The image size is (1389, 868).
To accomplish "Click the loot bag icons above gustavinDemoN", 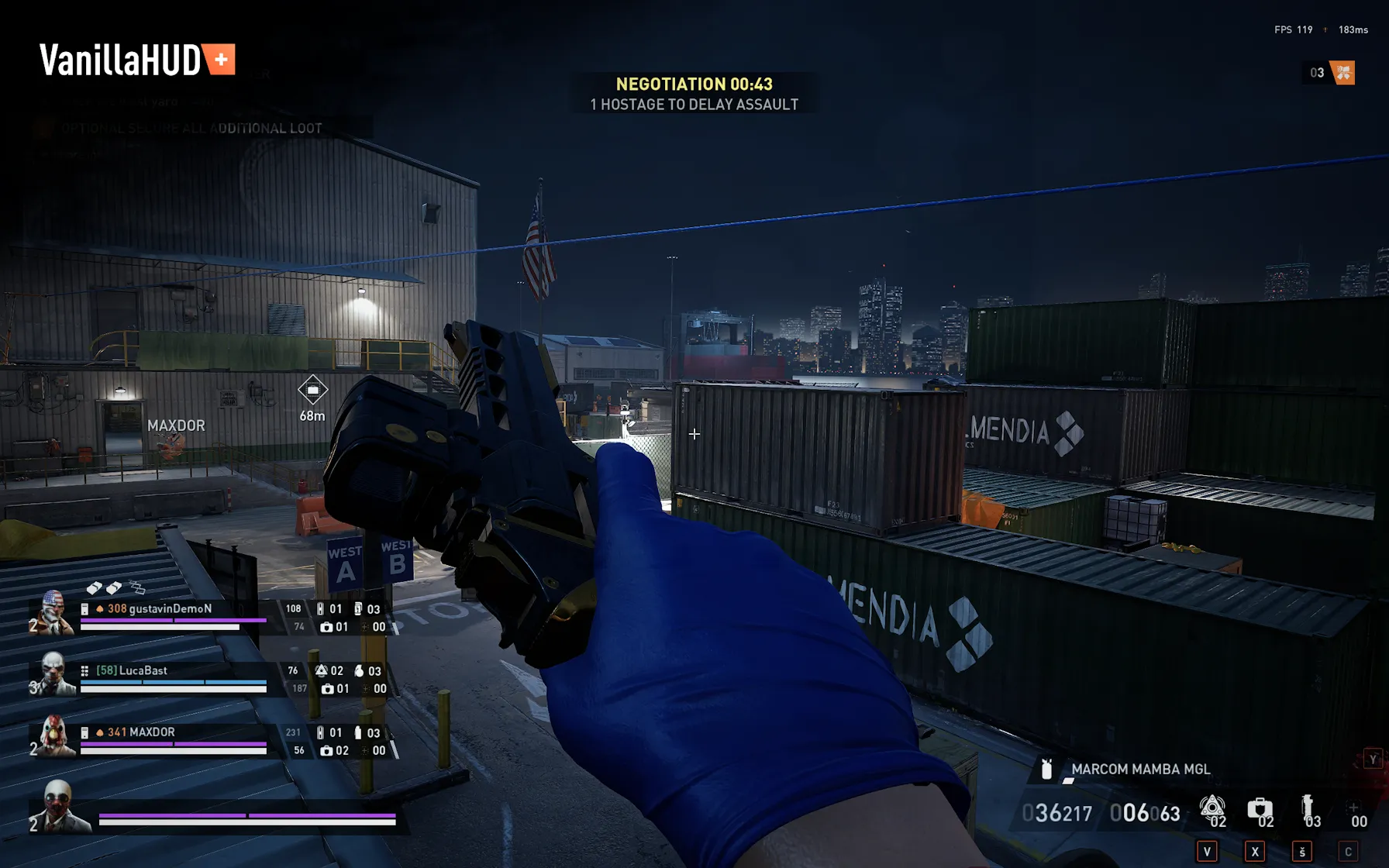I will click(x=115, y=587).
